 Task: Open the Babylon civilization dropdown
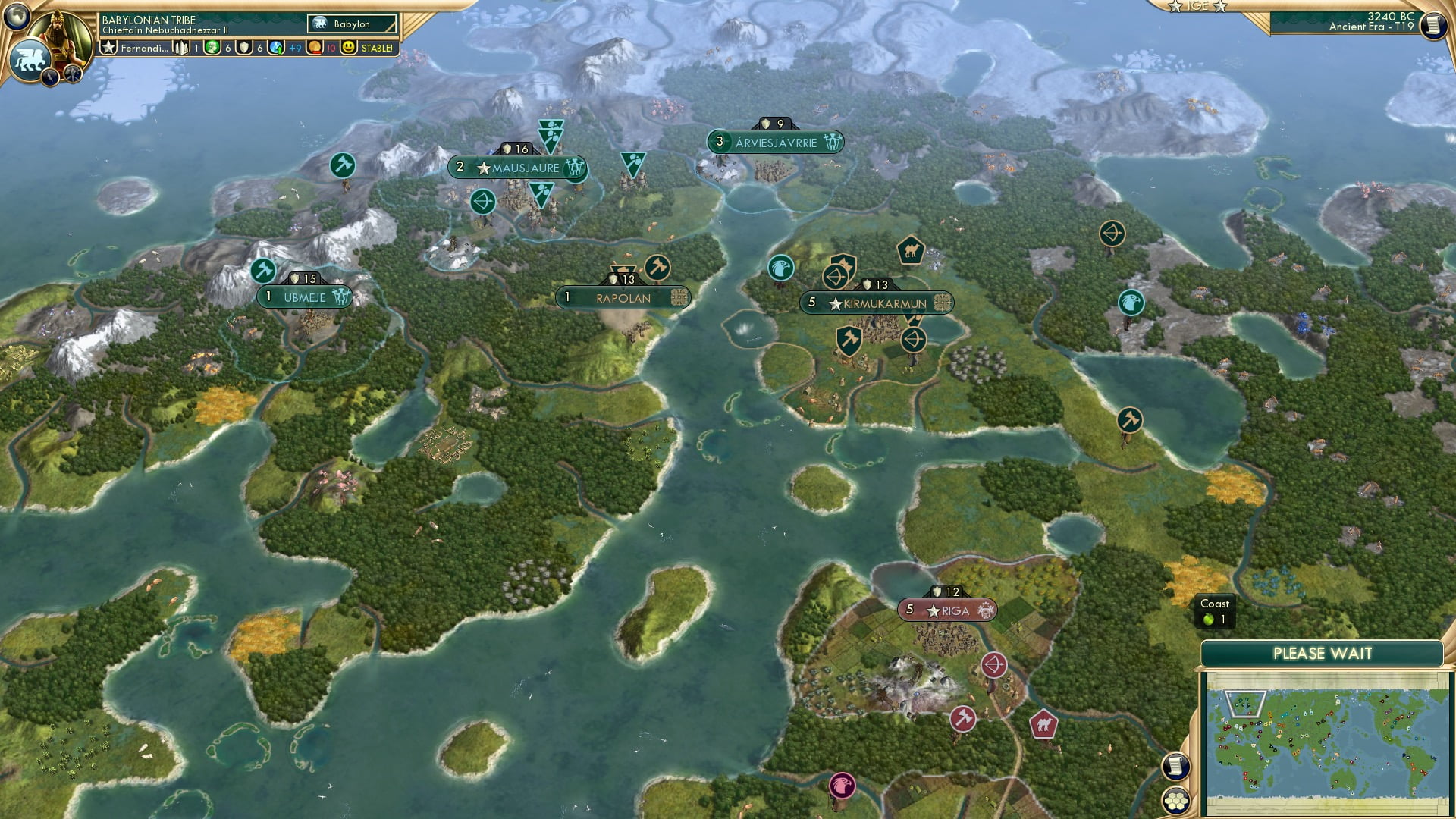point(353,24)
